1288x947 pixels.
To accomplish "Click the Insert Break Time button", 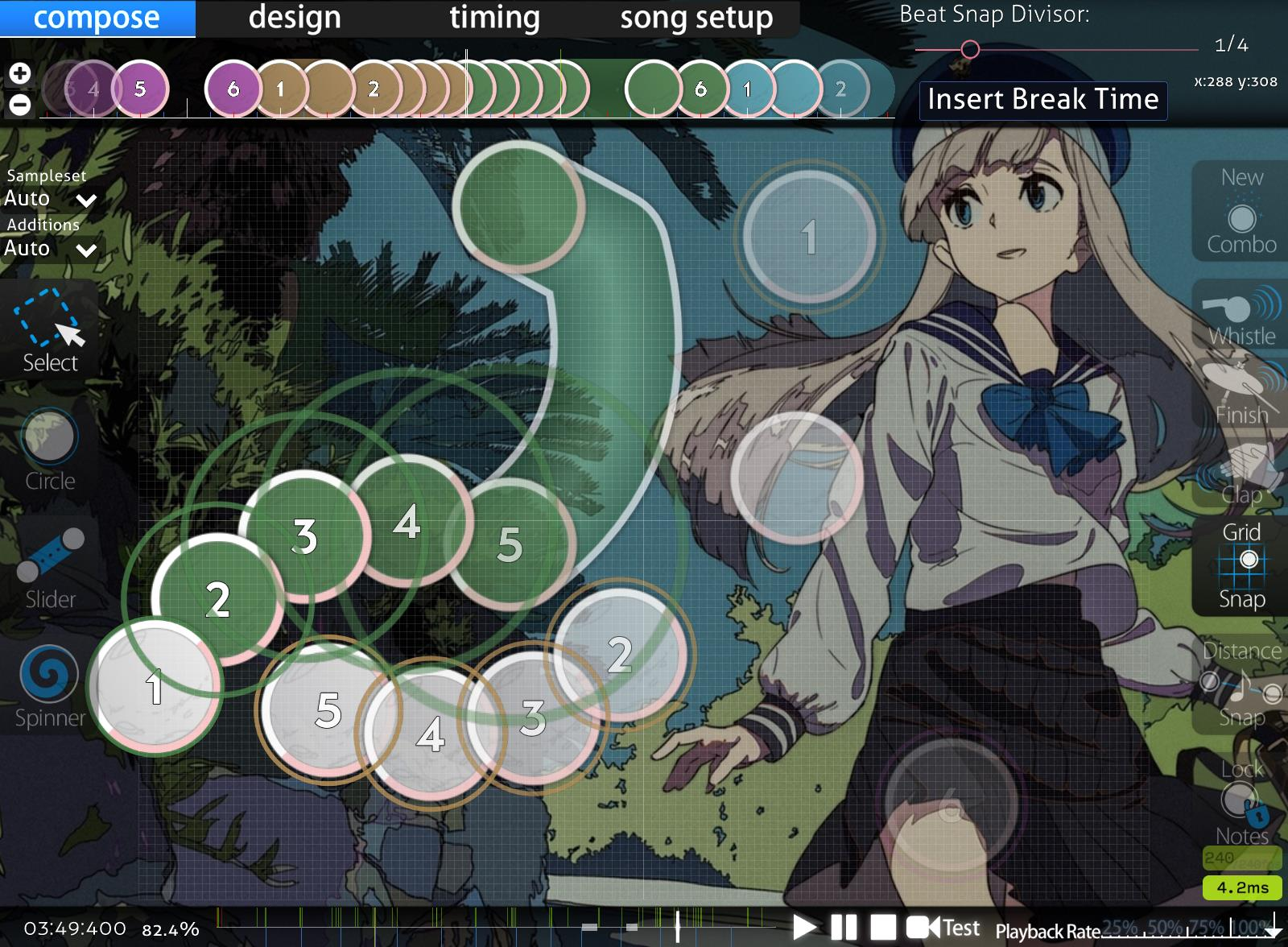I will coord(1042,100).
